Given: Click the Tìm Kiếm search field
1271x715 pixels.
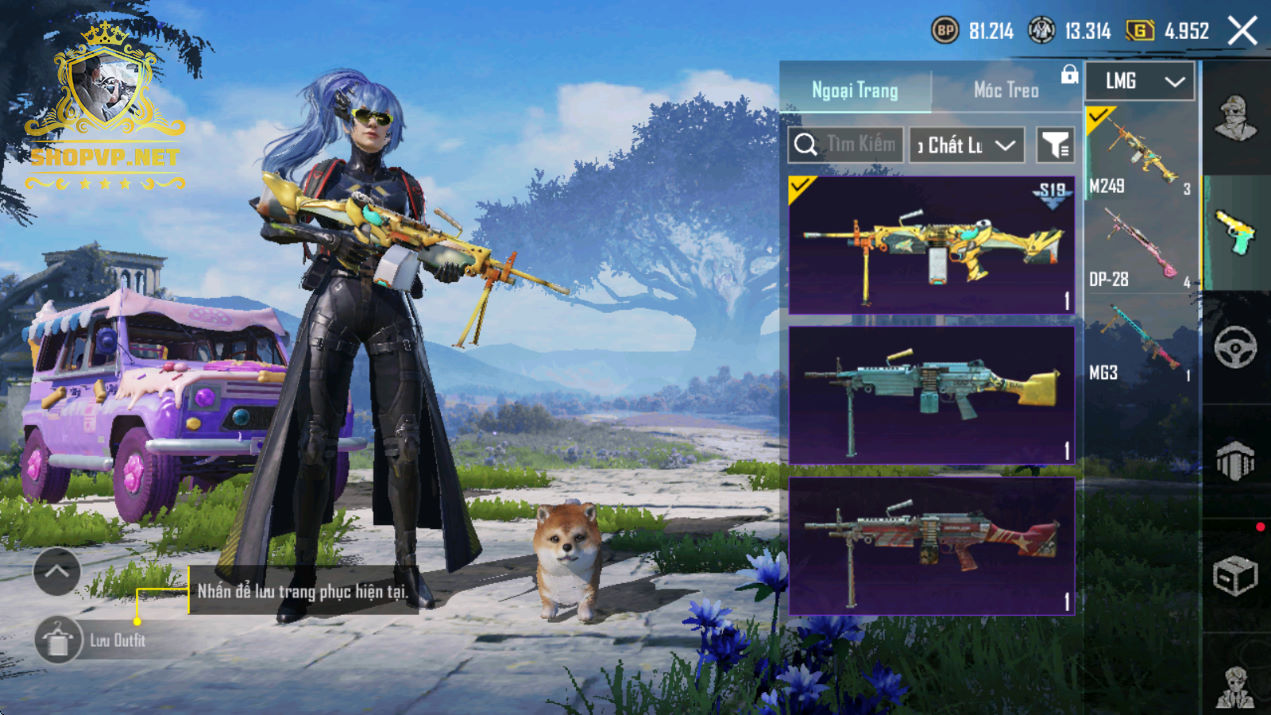Looking at the screenshot, I should [846, 145].
